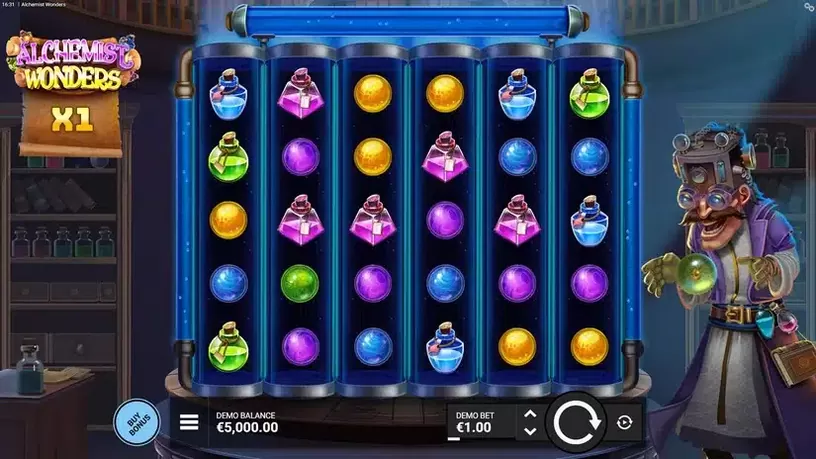Open the autoplay settings

625,422
